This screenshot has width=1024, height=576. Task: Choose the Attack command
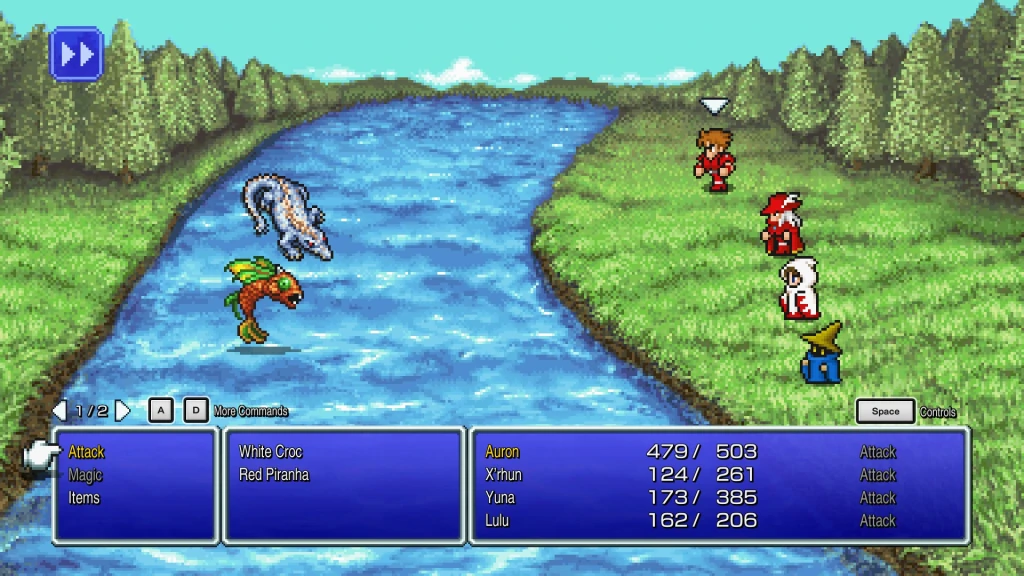tap(86, 452)
